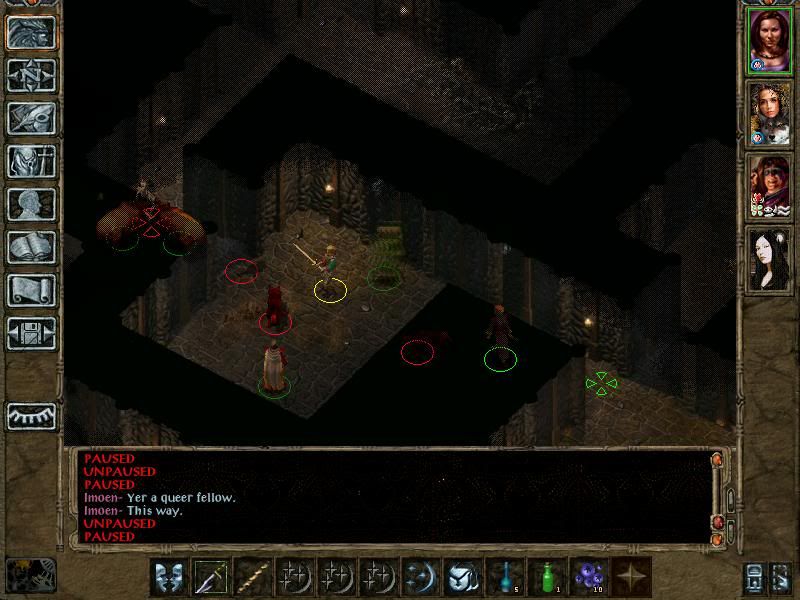
Task: Open the area map
Action: [x=31, y=75]
